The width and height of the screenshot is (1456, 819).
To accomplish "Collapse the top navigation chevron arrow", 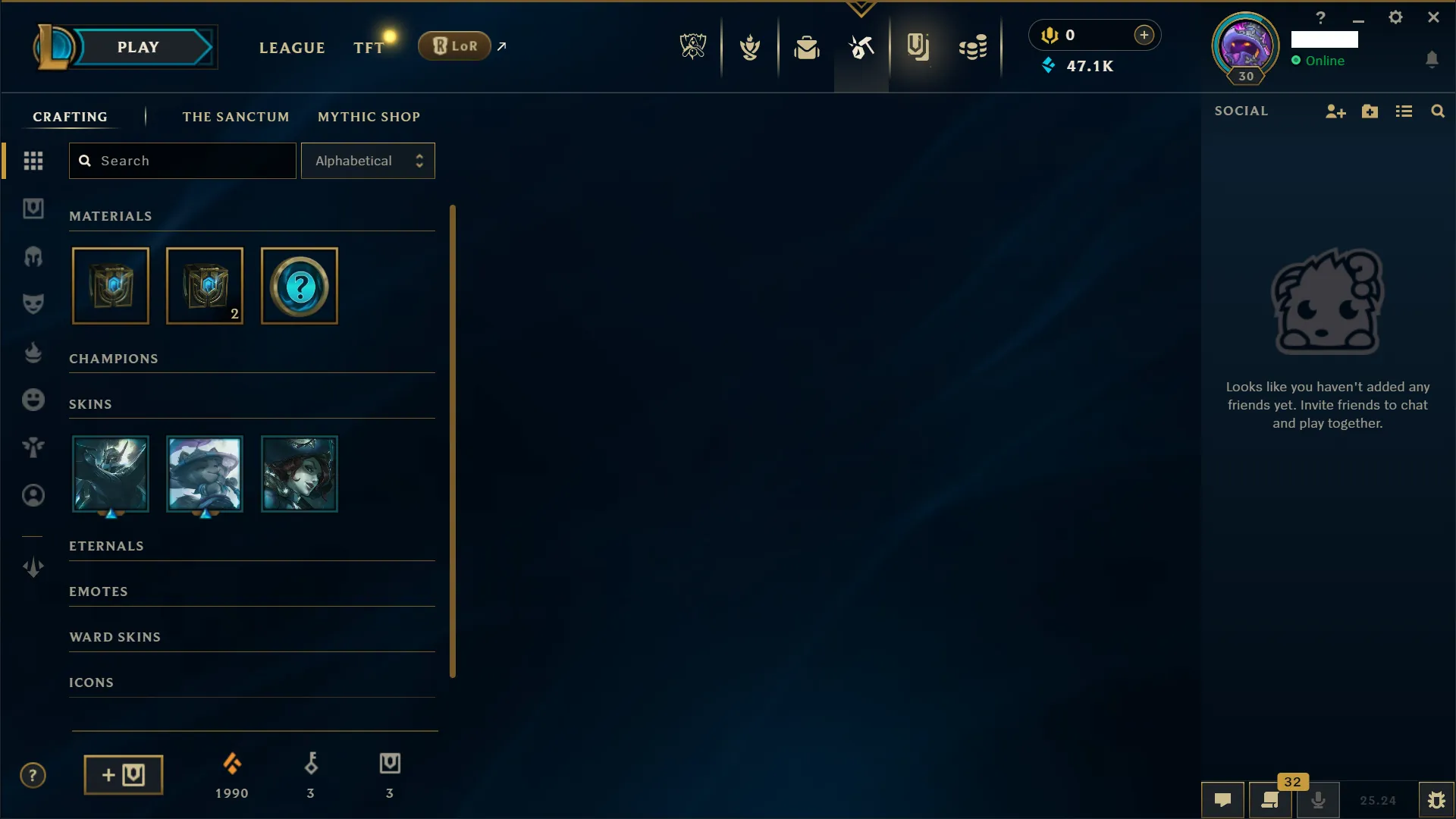I will pyautogui.click(x=861, y=9).
